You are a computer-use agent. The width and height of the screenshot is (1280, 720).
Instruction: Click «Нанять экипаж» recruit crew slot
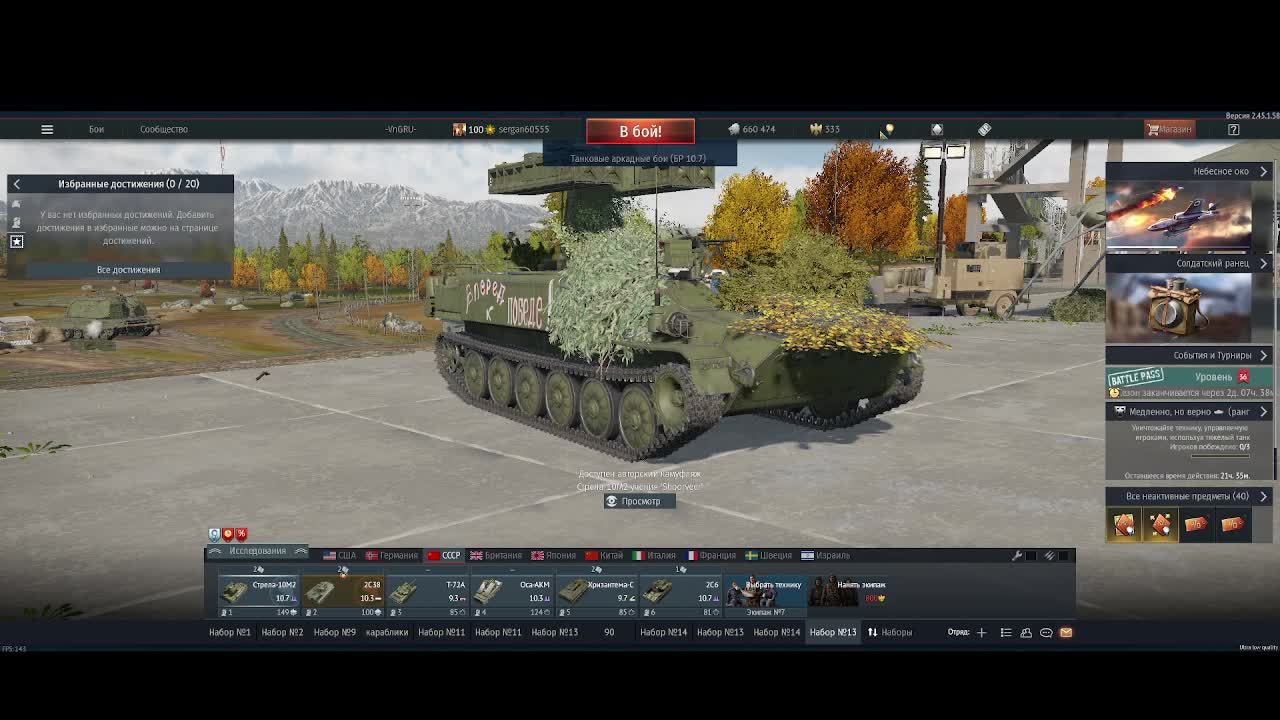point(848,591)
